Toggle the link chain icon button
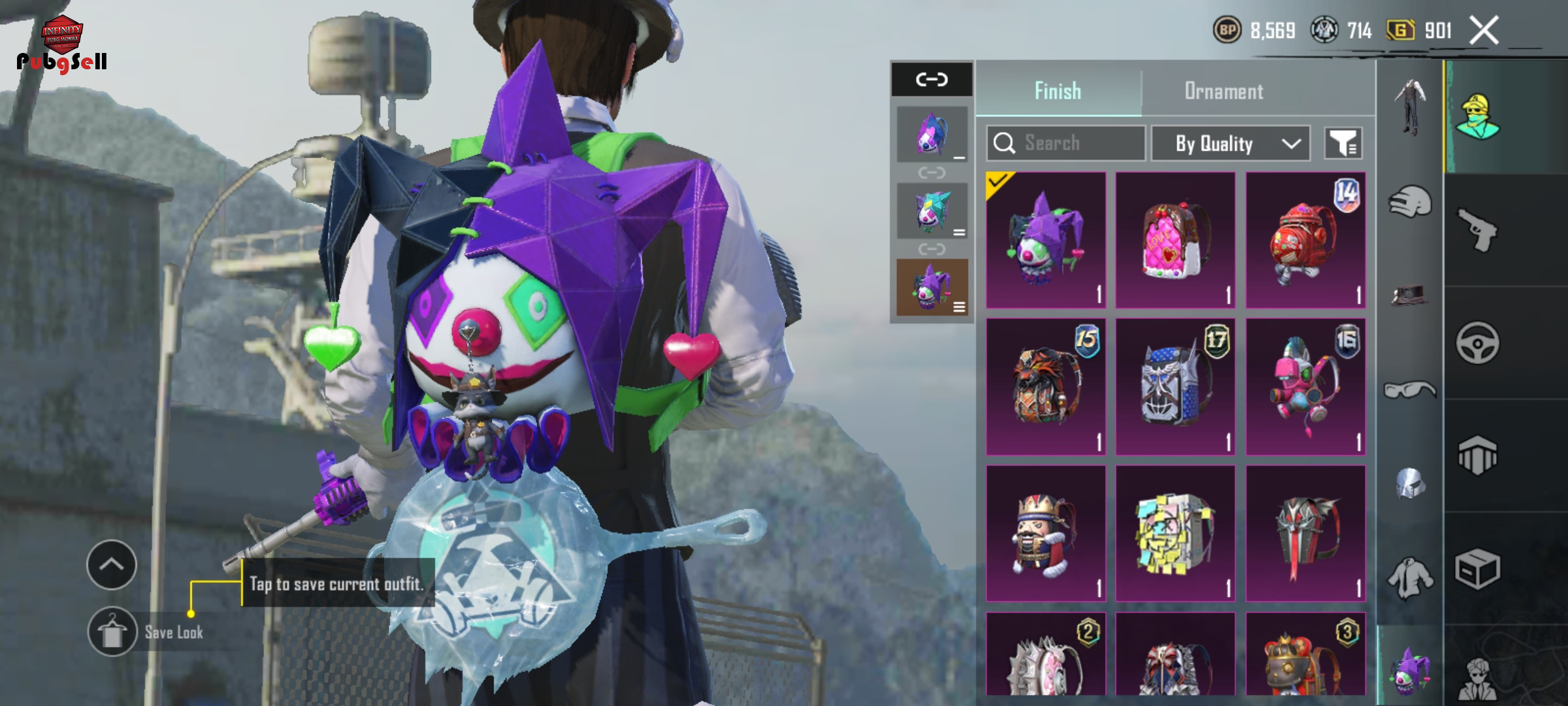Screen dimensions: 1568x706 (x=931, y=80)
